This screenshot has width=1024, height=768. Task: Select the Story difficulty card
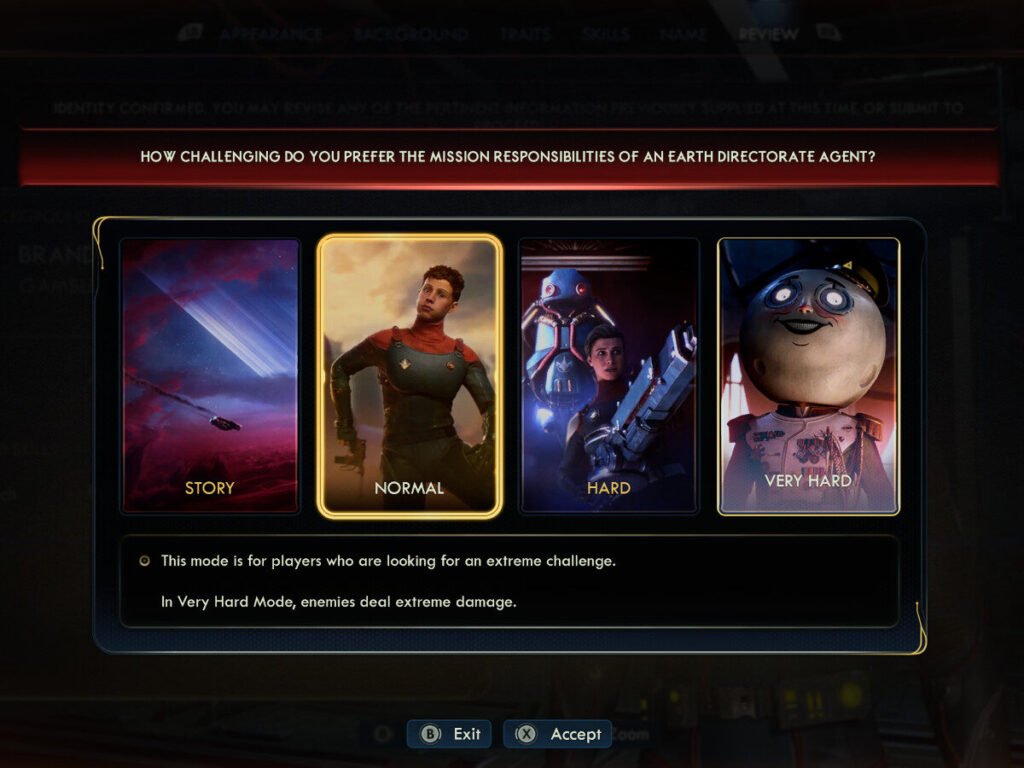pyautogui.click(x=210, y=376)
